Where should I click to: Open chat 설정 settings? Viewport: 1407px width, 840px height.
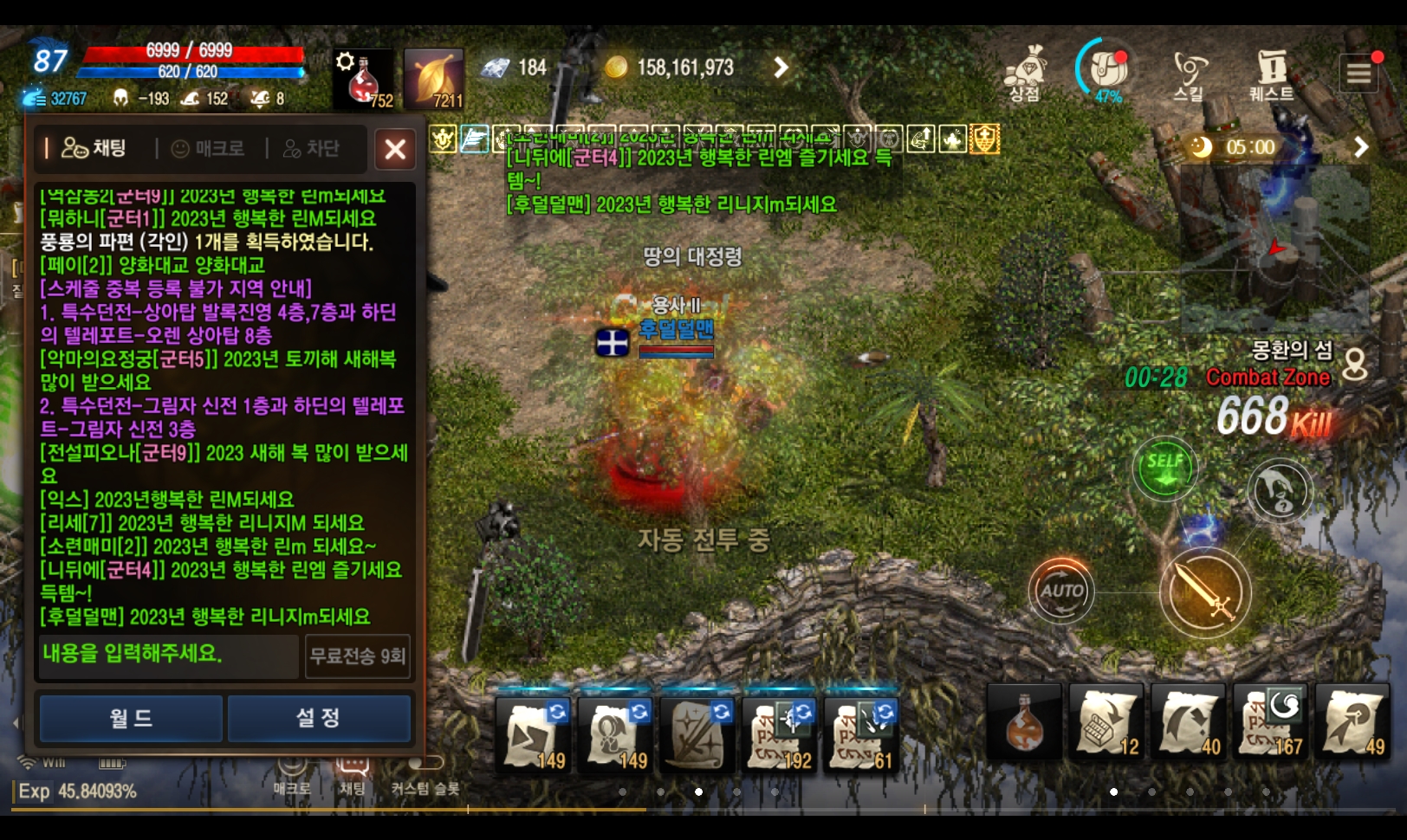[x=318, y=718]
